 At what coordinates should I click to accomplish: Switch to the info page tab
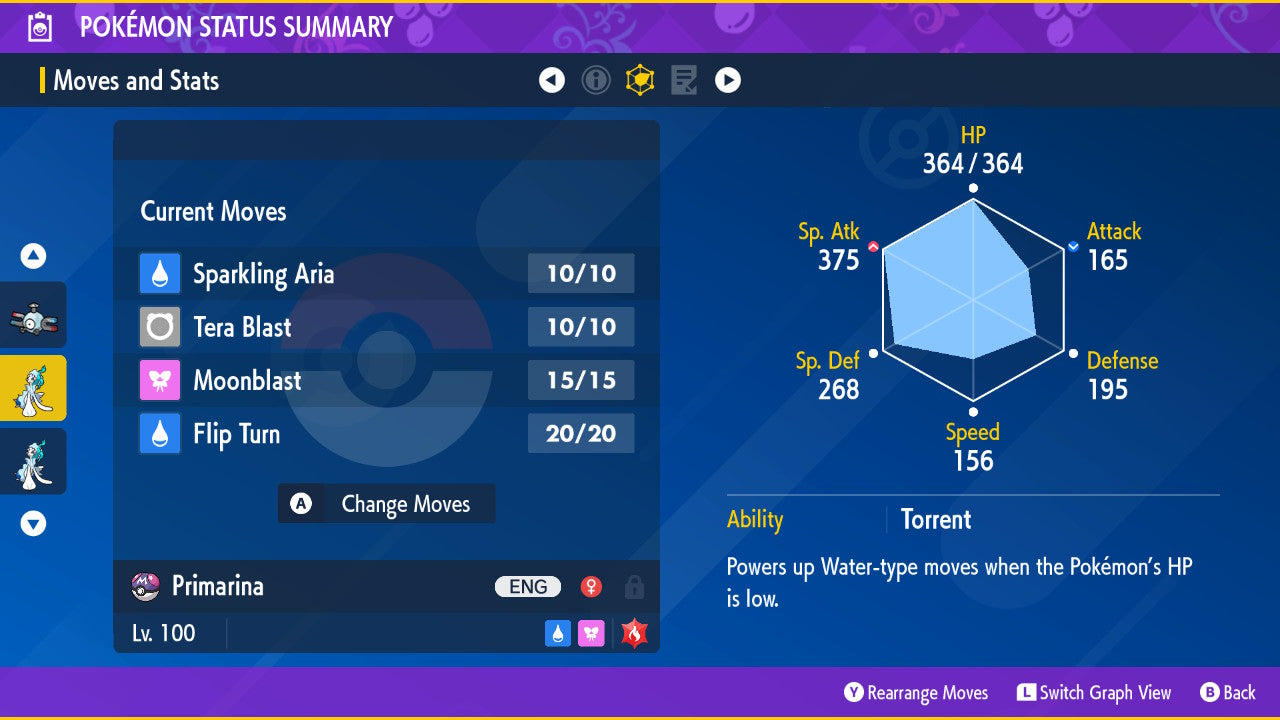(596, 80)
